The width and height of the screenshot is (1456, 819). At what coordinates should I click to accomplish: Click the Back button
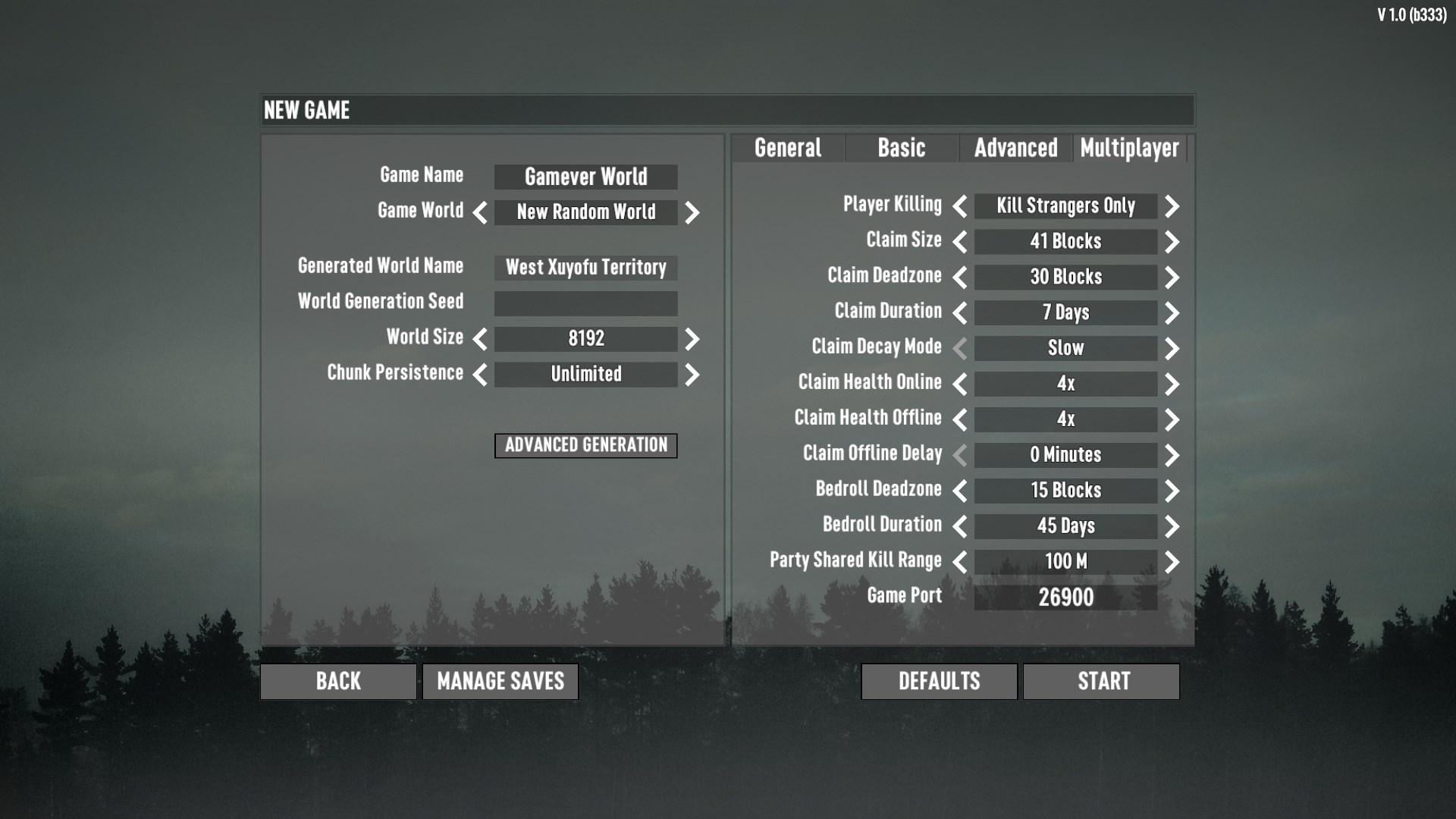tap(337, 681)
